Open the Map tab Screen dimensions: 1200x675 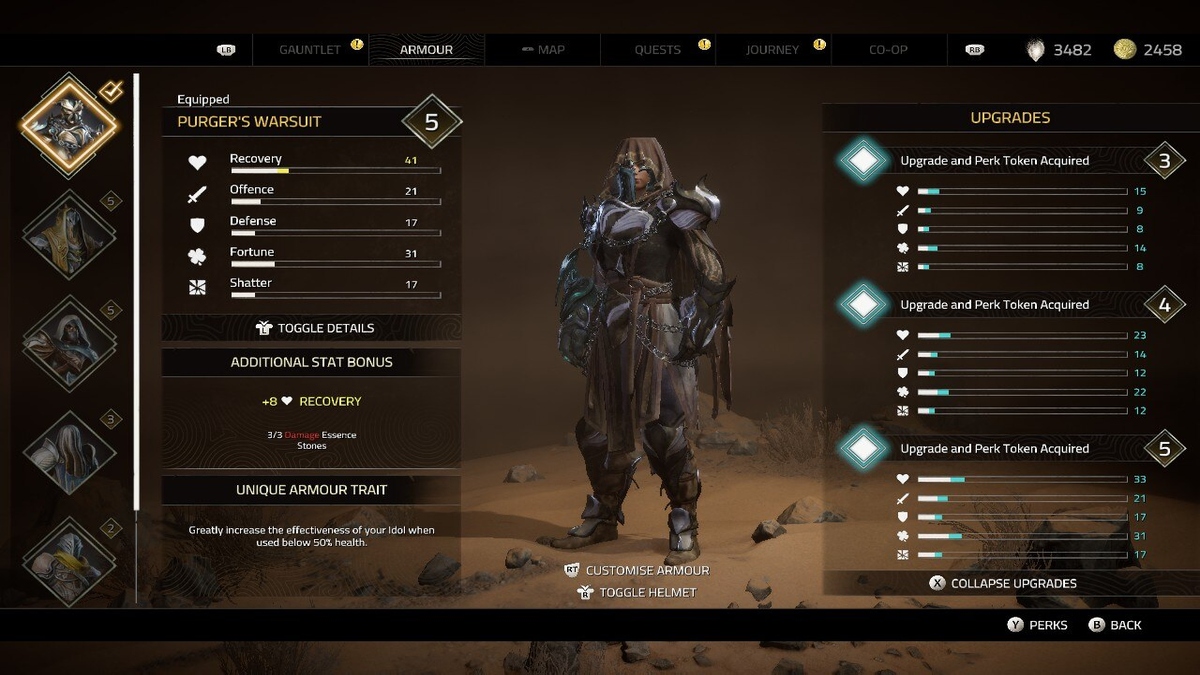[x=543, y=49]
